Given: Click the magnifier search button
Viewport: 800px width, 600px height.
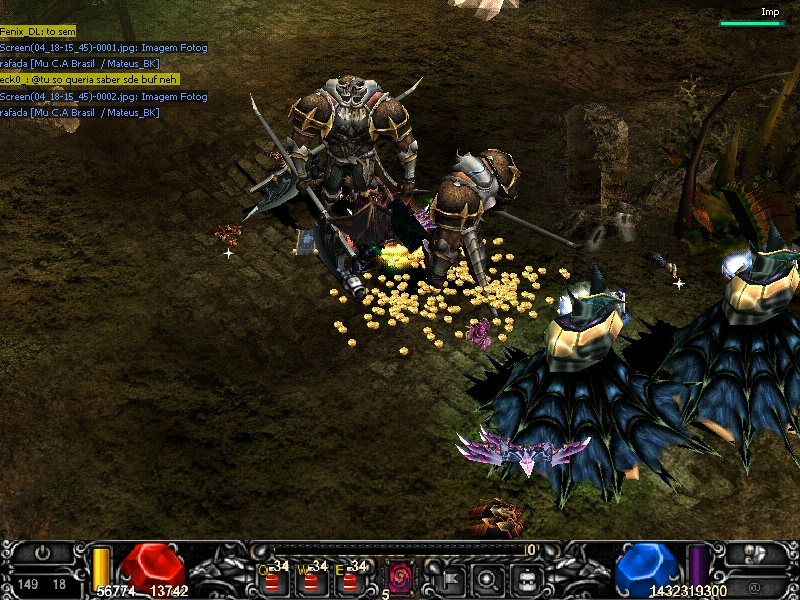Looking at the screenshot, I should point(488,577).
